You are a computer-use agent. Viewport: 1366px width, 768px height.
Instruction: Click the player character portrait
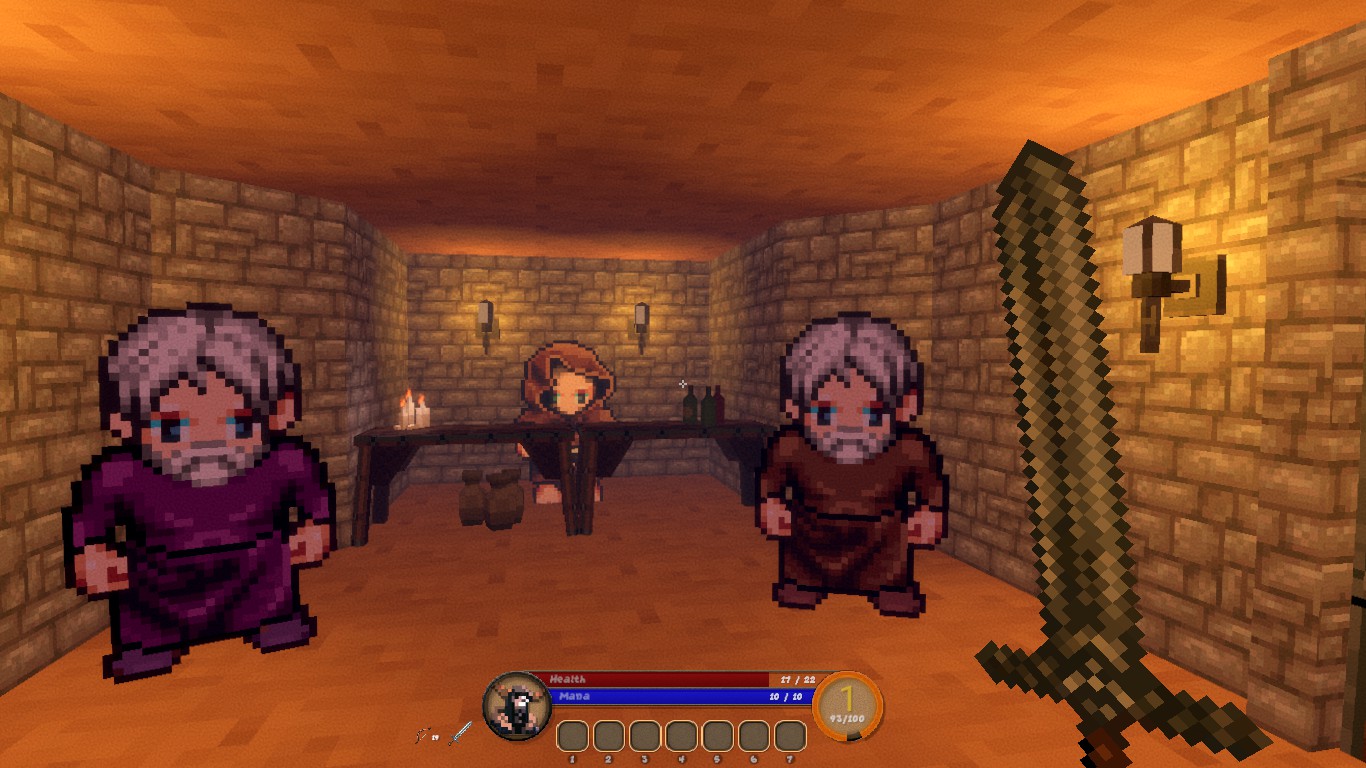pos(516,706)
